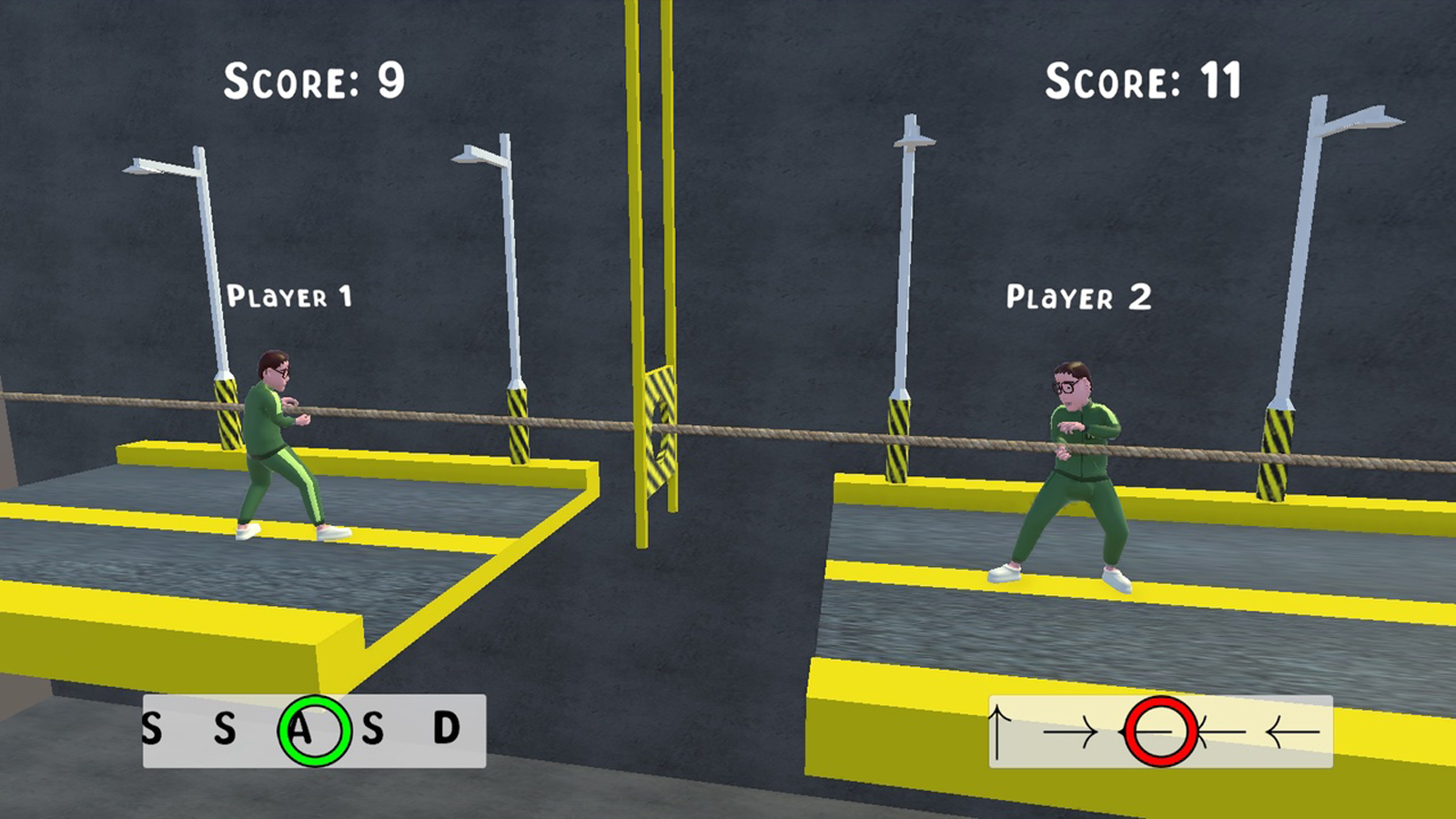Click the Score: 11 text for Player 2
Screen dimensions: 1456x819
(x=1145, y=80)
